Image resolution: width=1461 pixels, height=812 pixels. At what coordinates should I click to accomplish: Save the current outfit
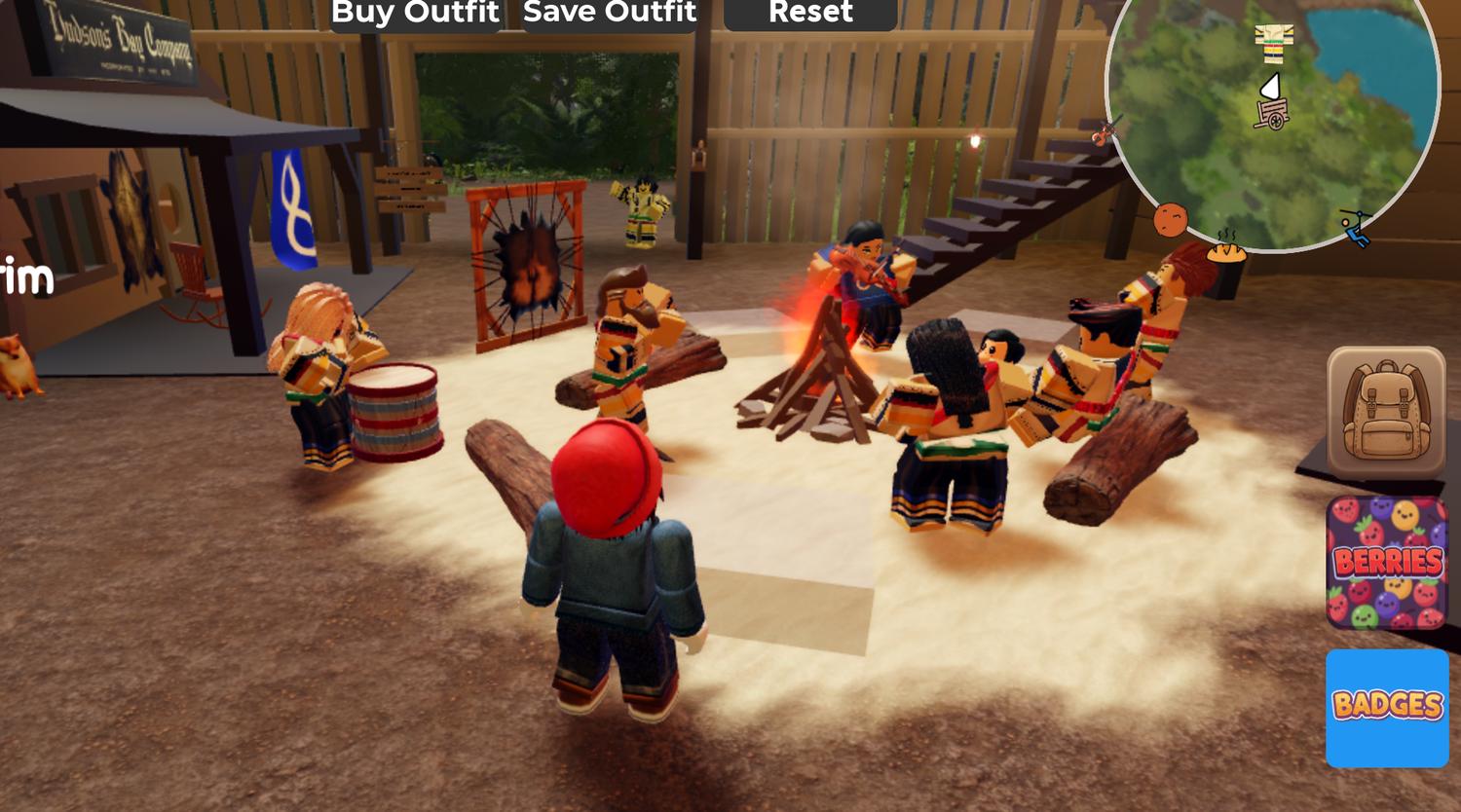(x=610, y=14)
